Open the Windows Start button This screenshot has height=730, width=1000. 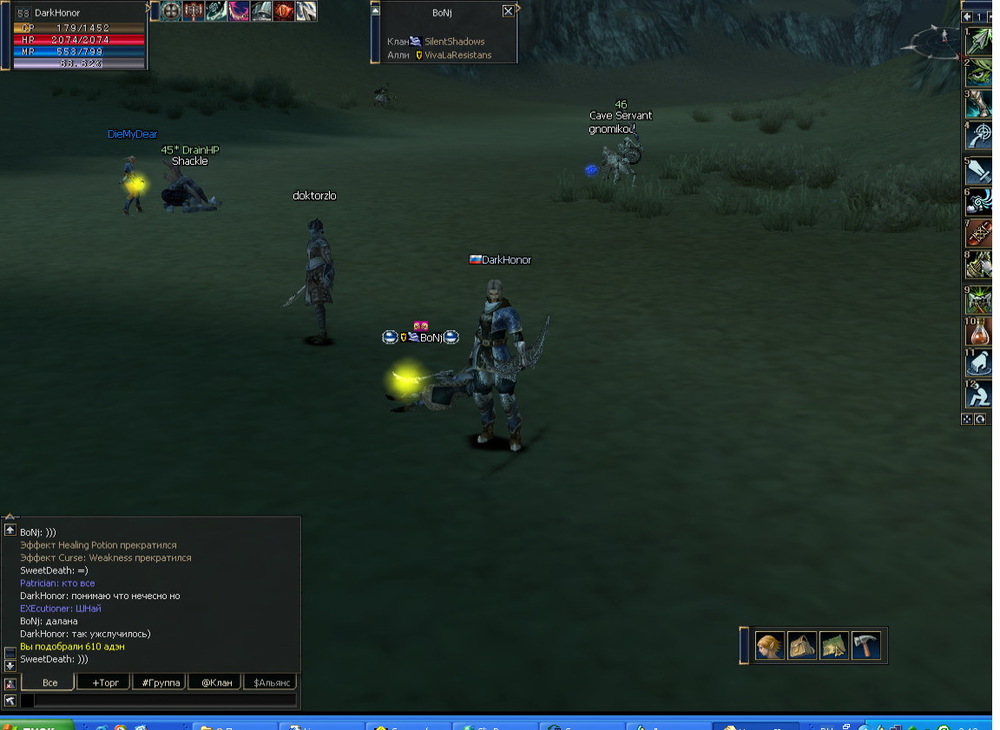pos(36,724)
